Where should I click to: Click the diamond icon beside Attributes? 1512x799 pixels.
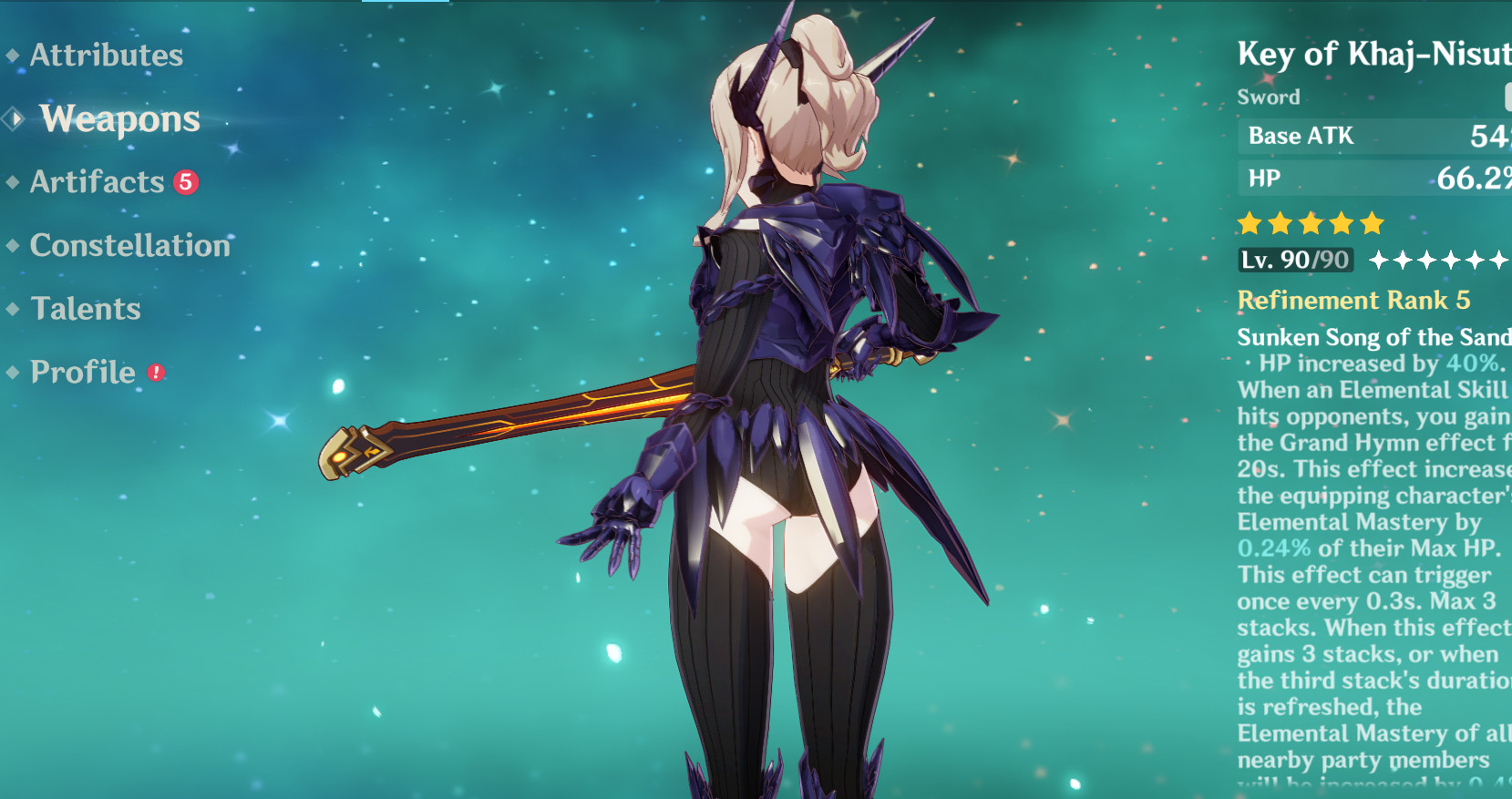click(x=13, y=56)
